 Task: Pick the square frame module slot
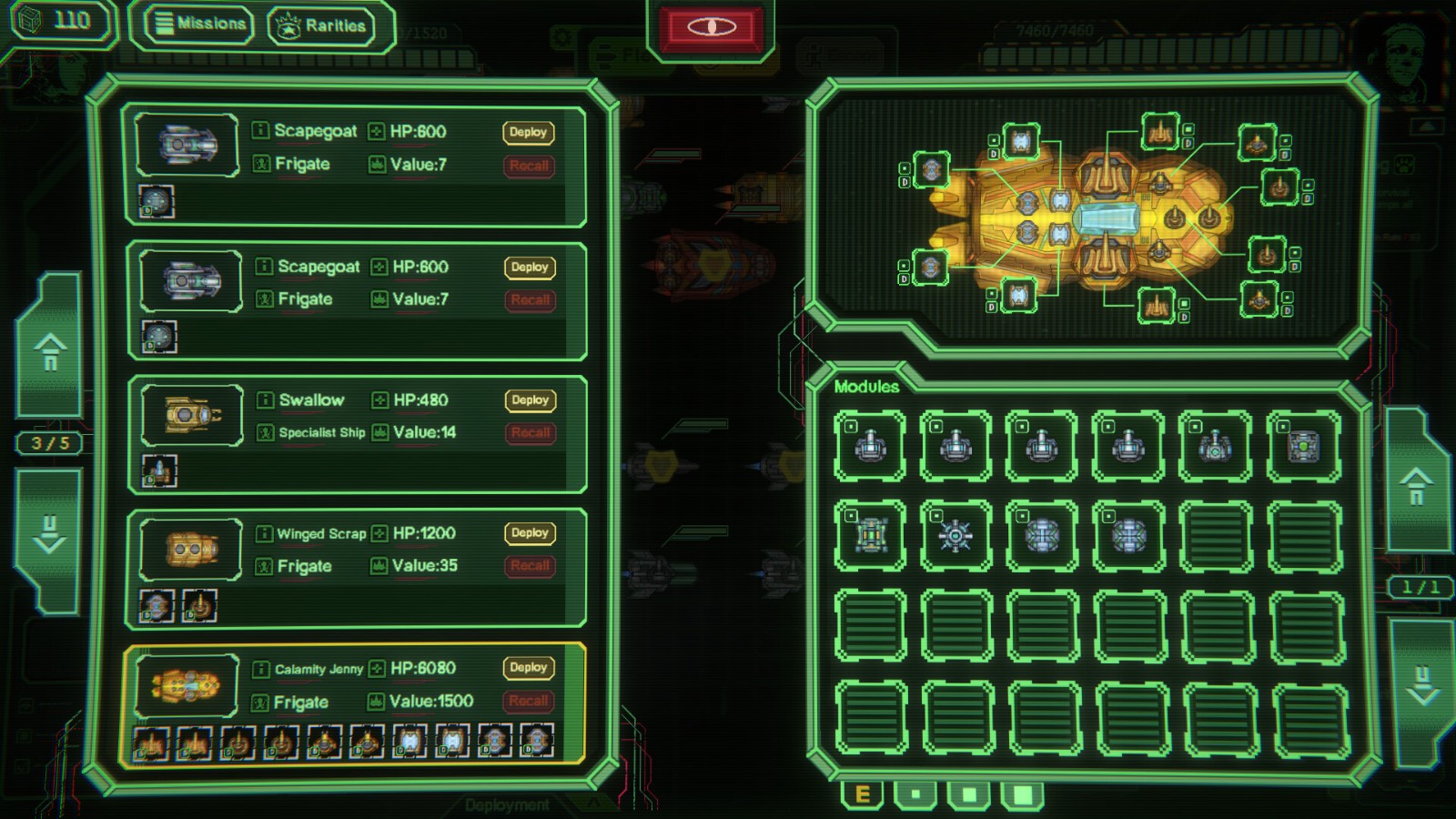(x=870, y=537)
